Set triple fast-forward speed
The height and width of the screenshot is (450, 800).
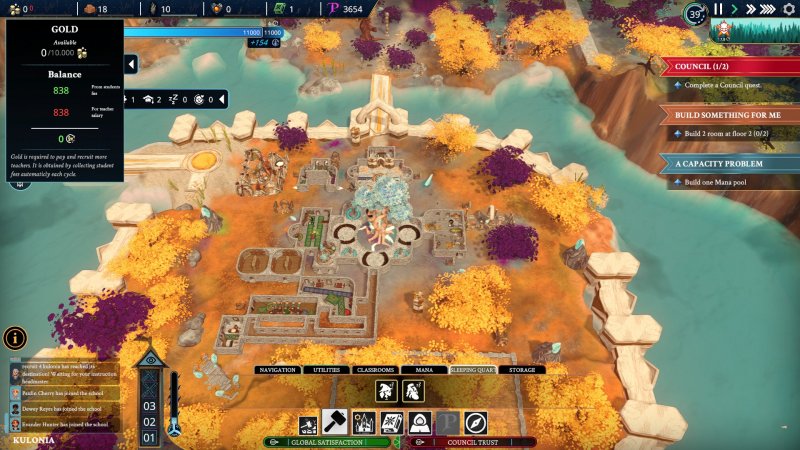click(x=770, y=9)
